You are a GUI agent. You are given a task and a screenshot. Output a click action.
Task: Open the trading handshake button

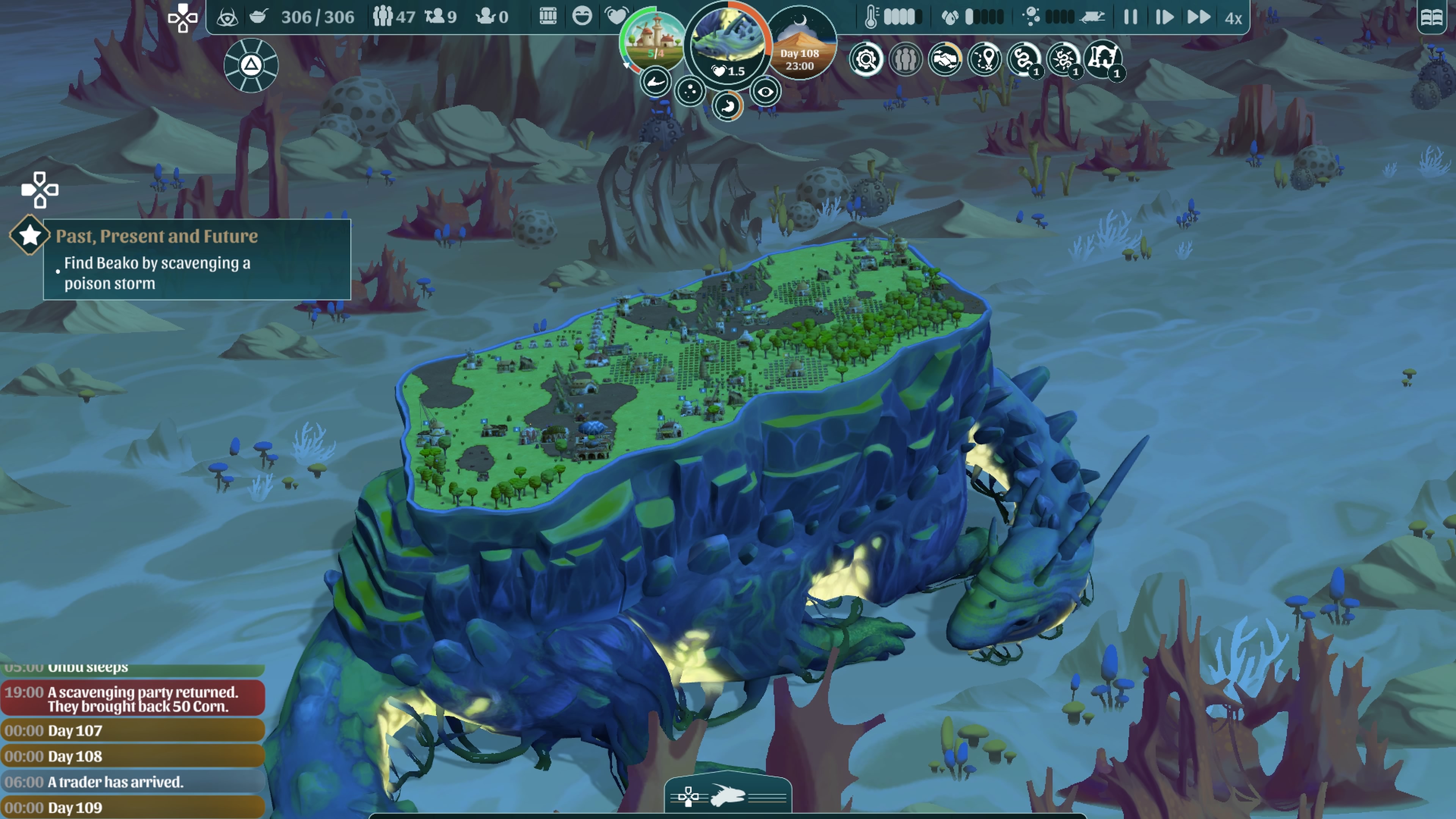click(x=945, y=59)
